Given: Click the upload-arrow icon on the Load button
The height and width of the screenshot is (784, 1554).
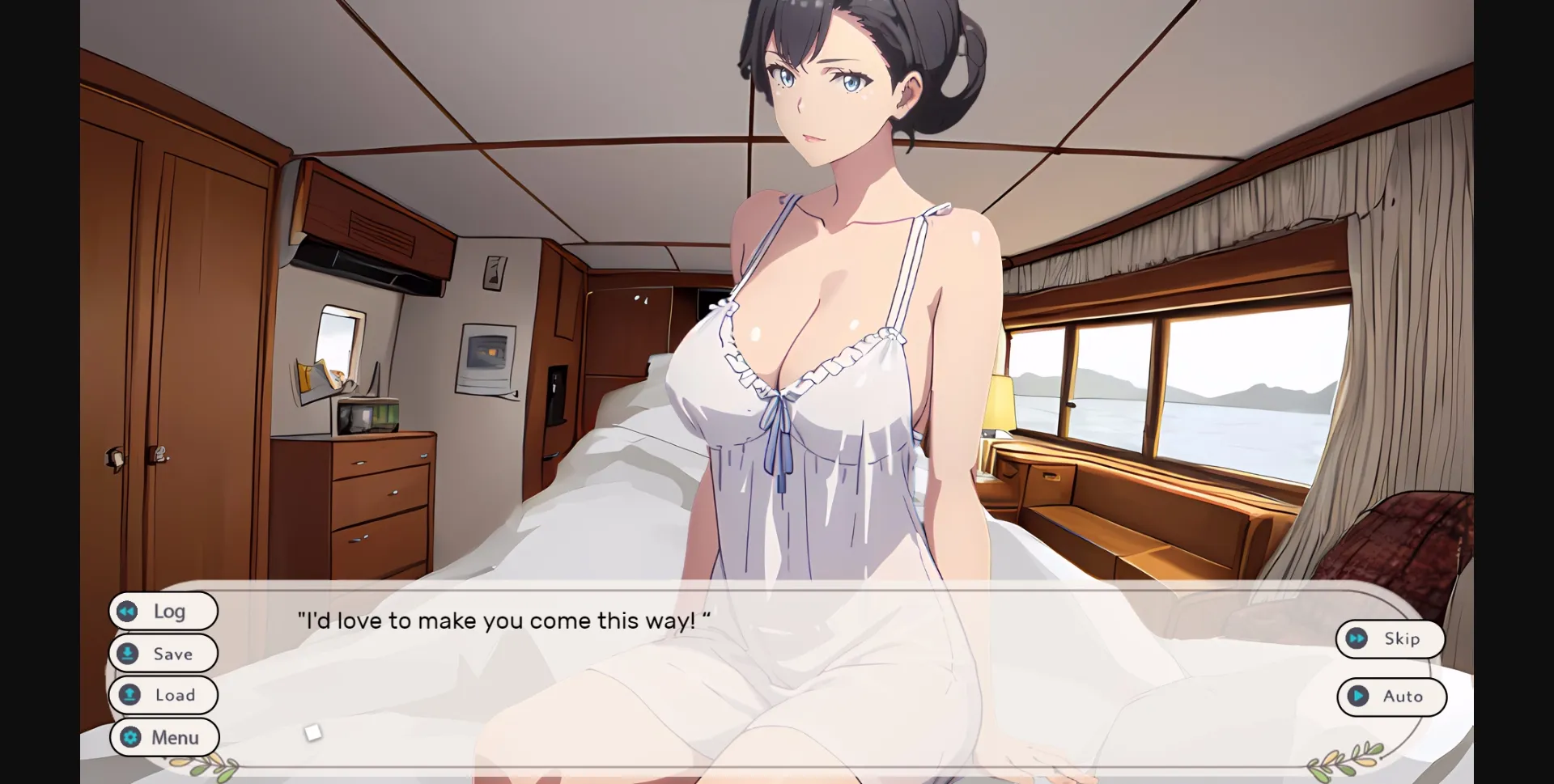Looking at the screenshot, I should point(128,695).
